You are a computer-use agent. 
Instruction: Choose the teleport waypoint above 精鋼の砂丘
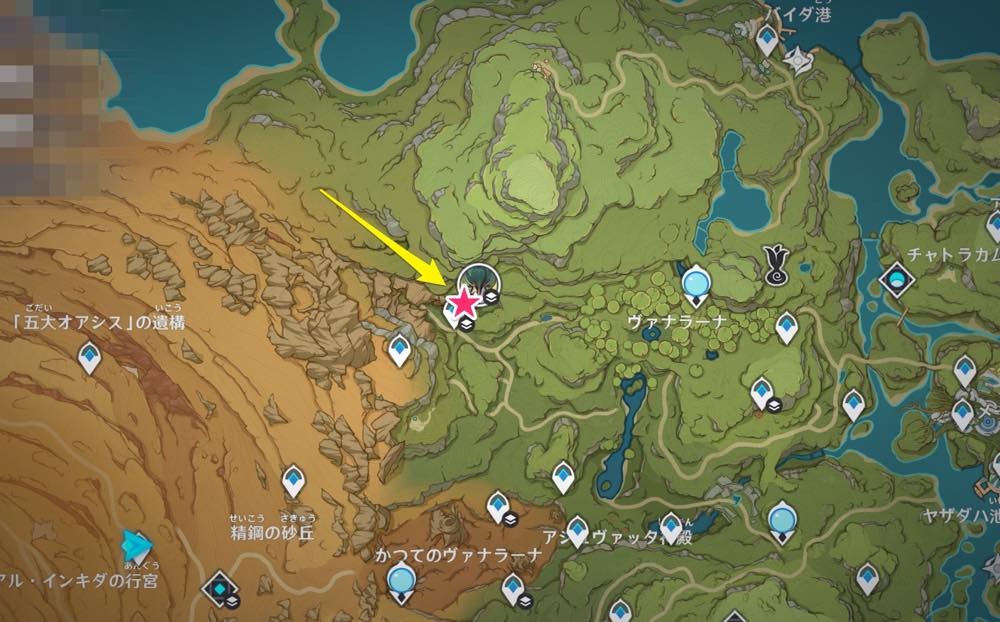tap(292, 481)
